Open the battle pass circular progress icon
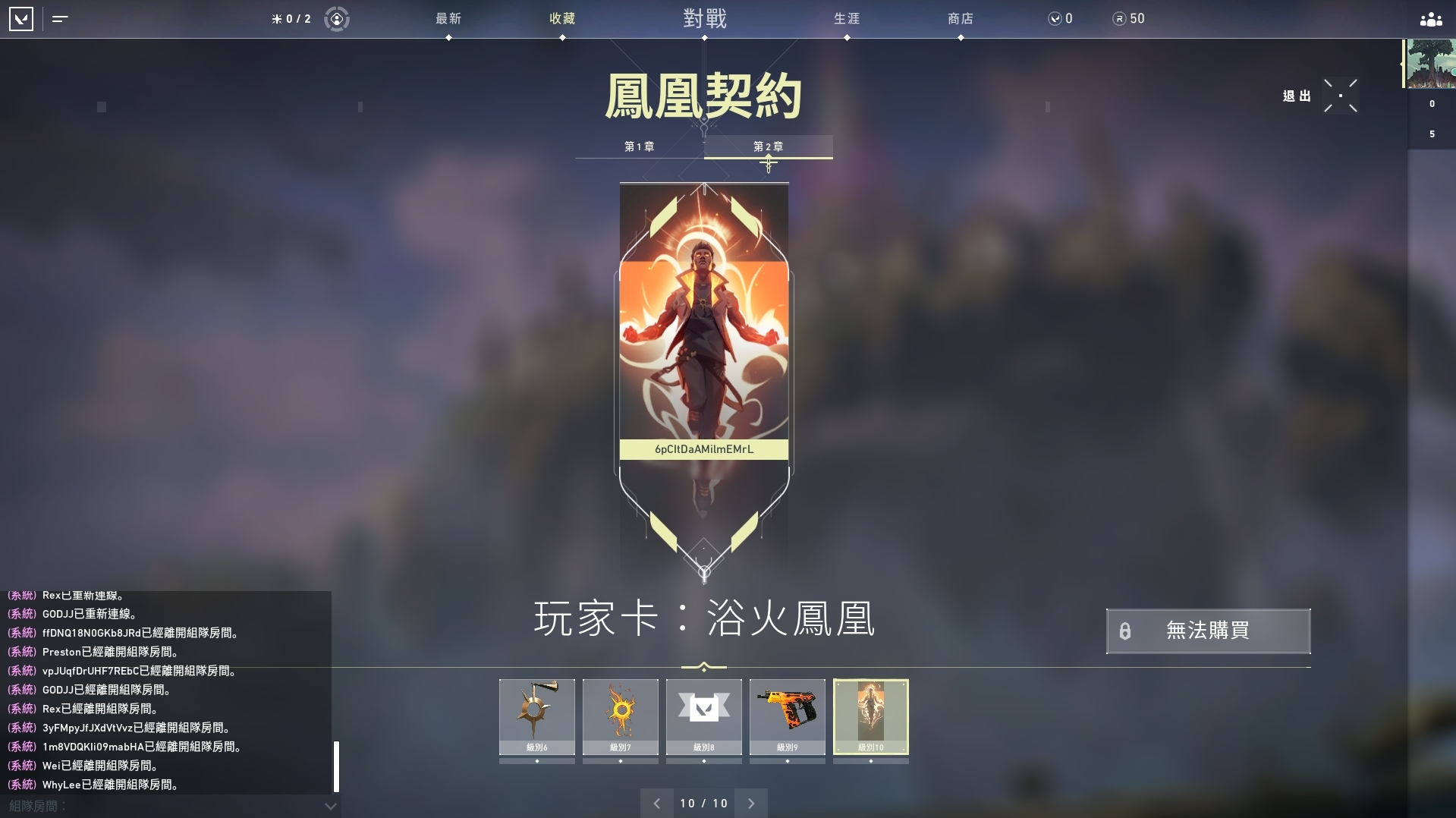The height and width of the screenshot is (818, 1456). point(336,19)
